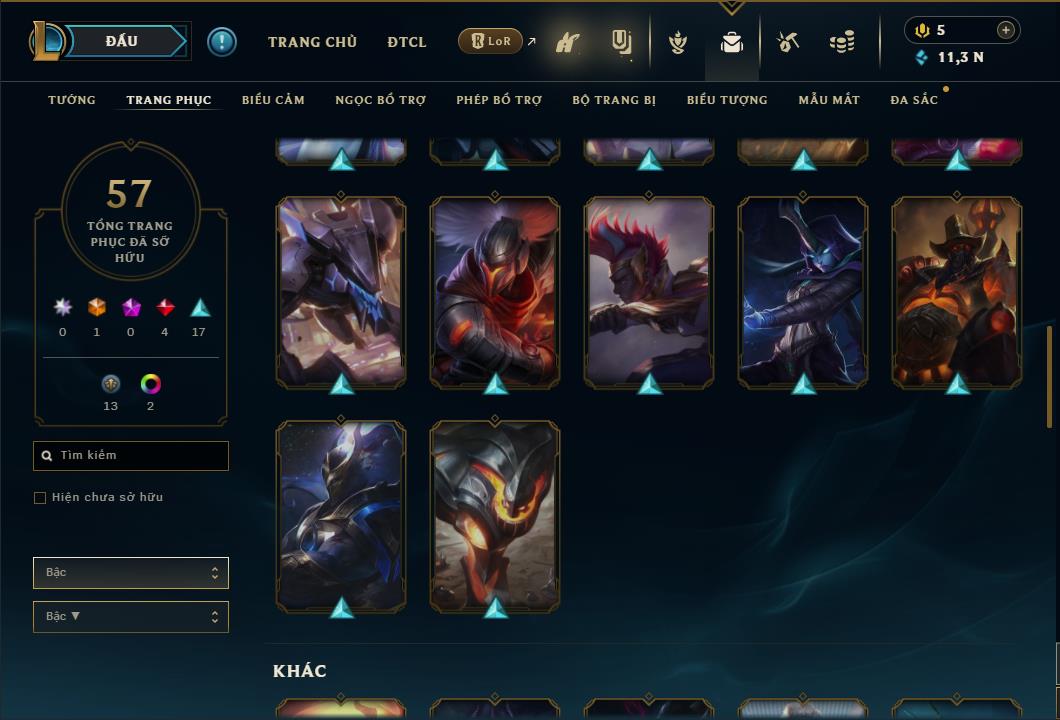The width and height of the screenshot is (1060, 720).
Task: Open the Bậc grouping dropdown
Action: coord(131,573)
